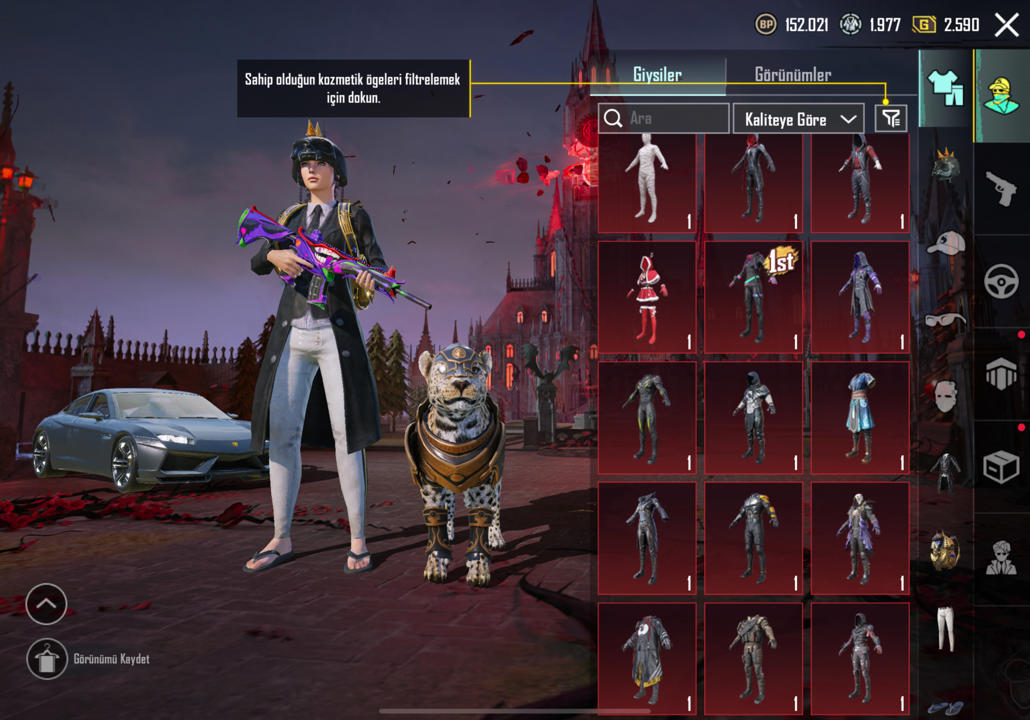Viewport: 1030px width, 720px height.
Task: Select the face mask category
Action: pyautogui.click(x=945, y=397)
